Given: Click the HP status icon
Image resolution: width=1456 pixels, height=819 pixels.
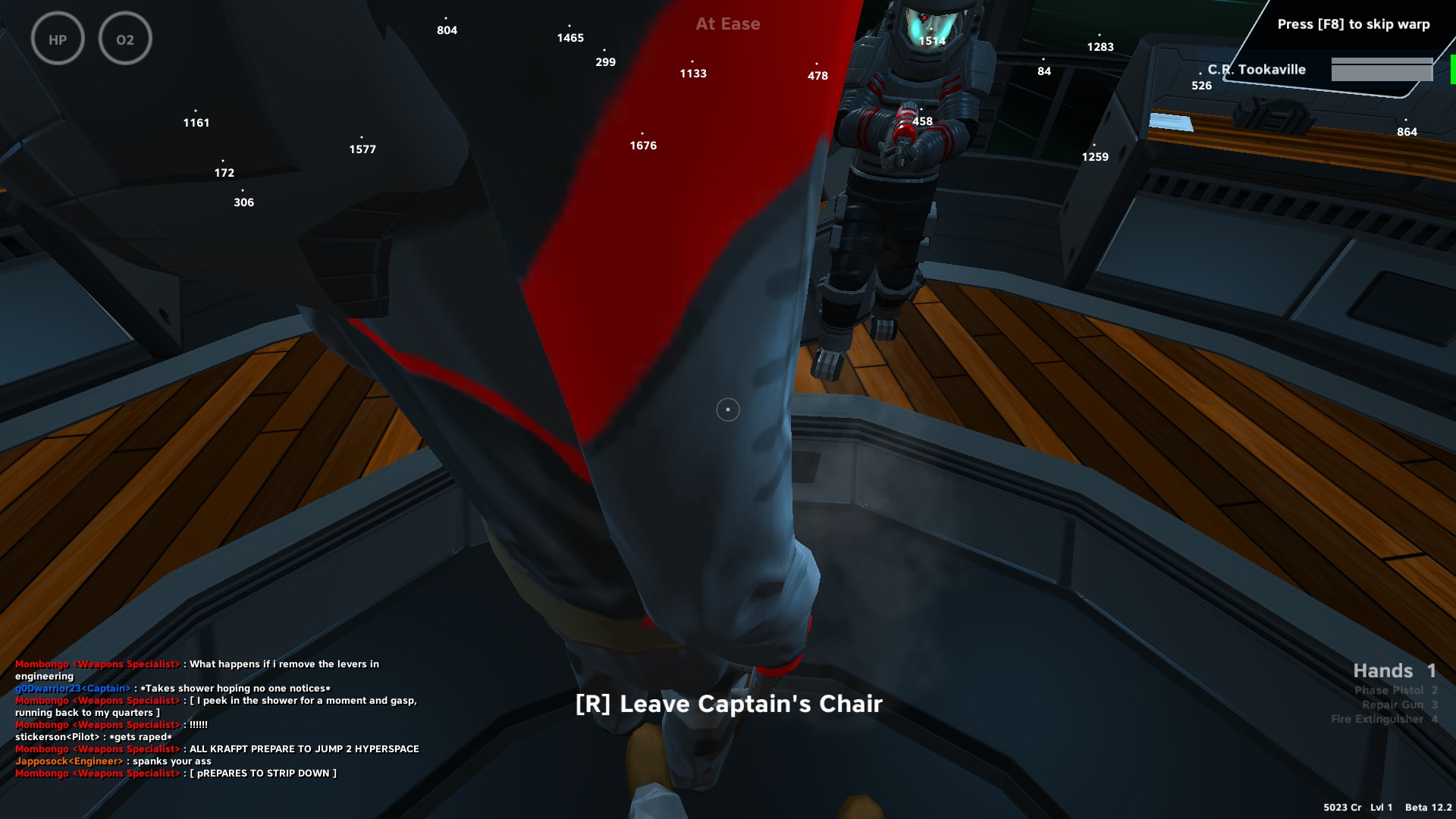Looking at the screenshot, I should [x=57, y=39].
